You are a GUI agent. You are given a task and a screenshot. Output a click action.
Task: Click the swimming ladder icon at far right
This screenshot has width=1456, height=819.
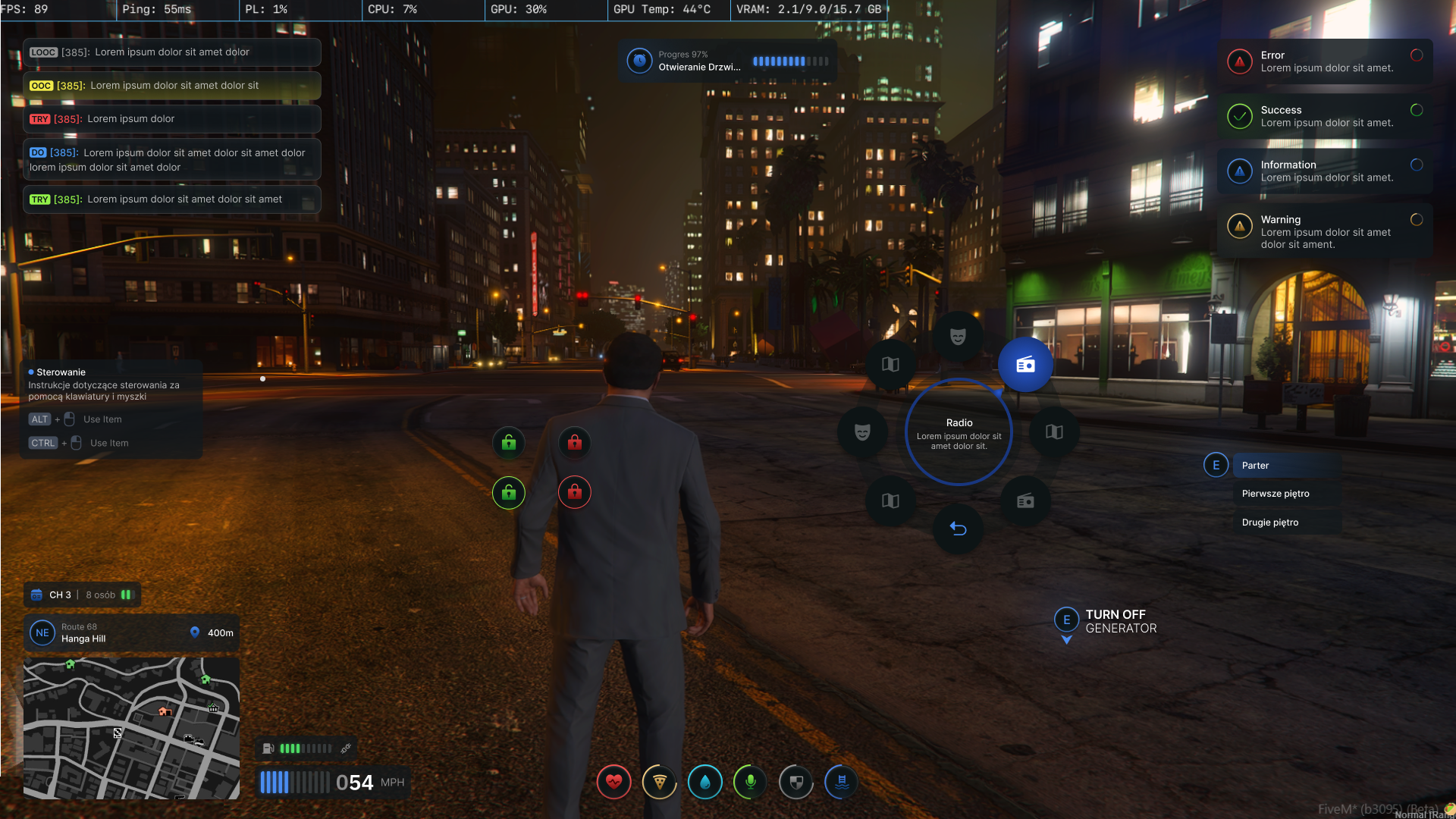click(x=841, y=782)
